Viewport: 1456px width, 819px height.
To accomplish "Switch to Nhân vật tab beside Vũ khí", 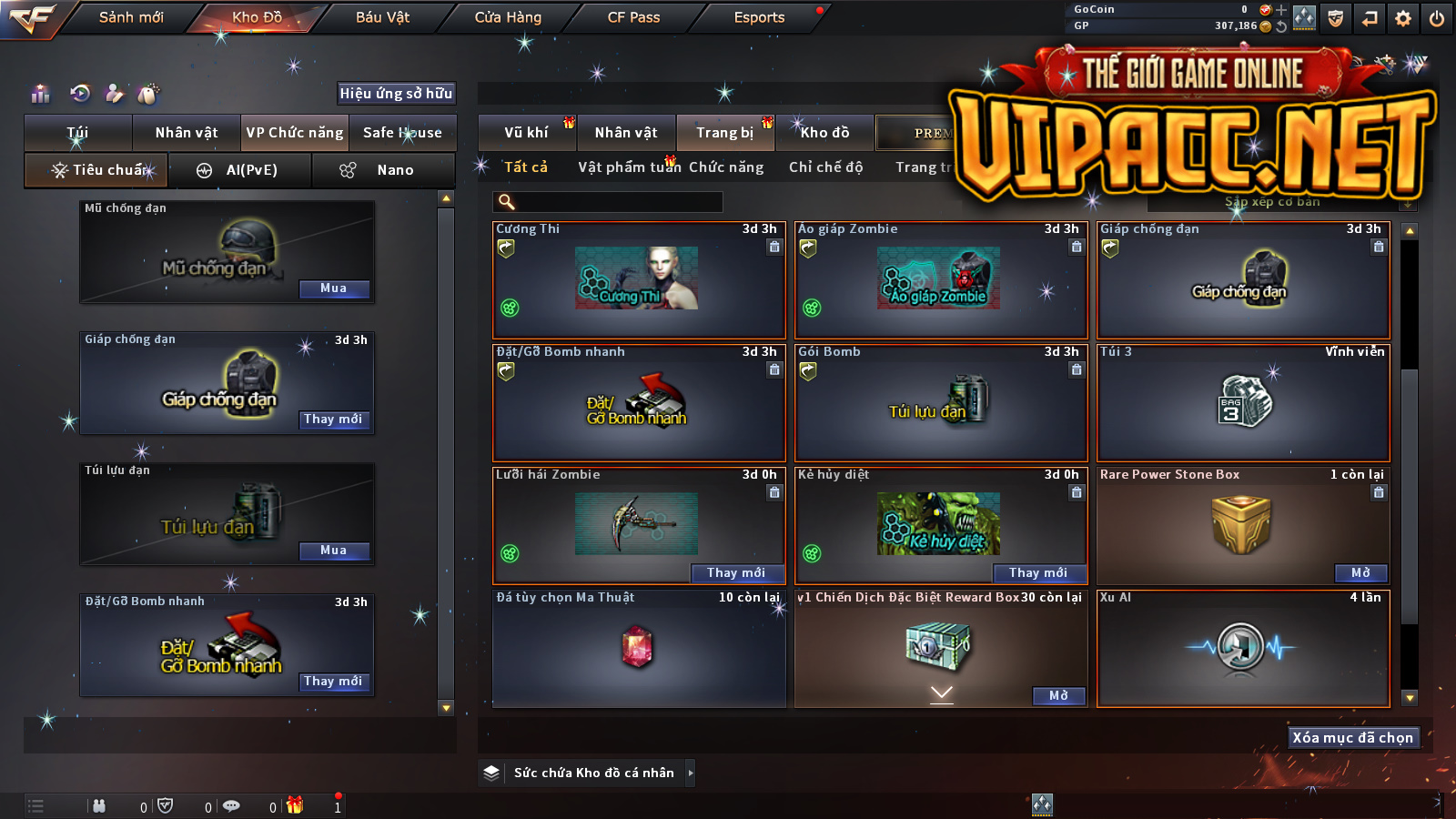I will point(626,133).
